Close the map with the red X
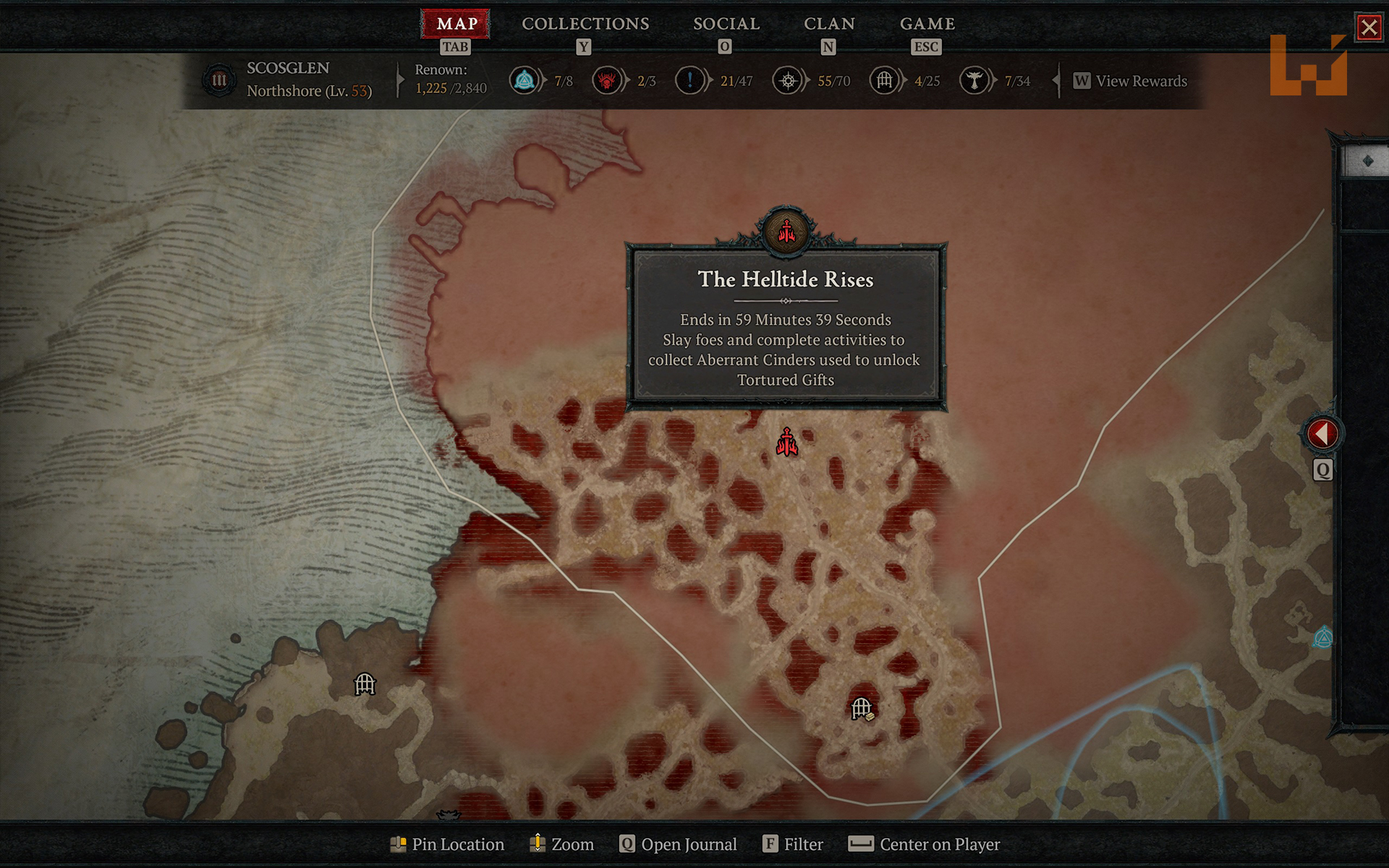 [1368, 27]
